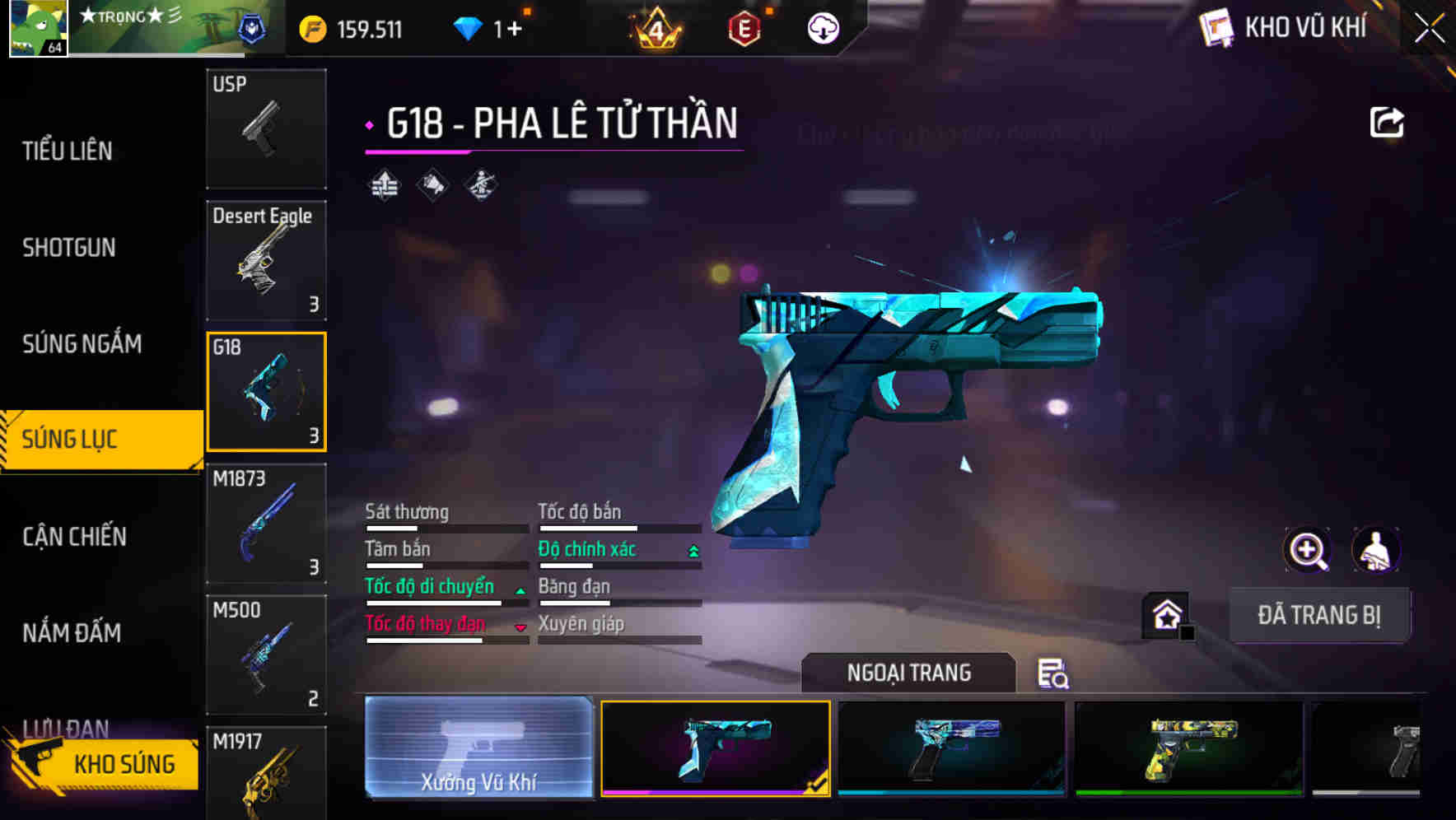Click the red arrow on Tốc độ thay đạn
1456x820 pixels.
pos(520,627)
